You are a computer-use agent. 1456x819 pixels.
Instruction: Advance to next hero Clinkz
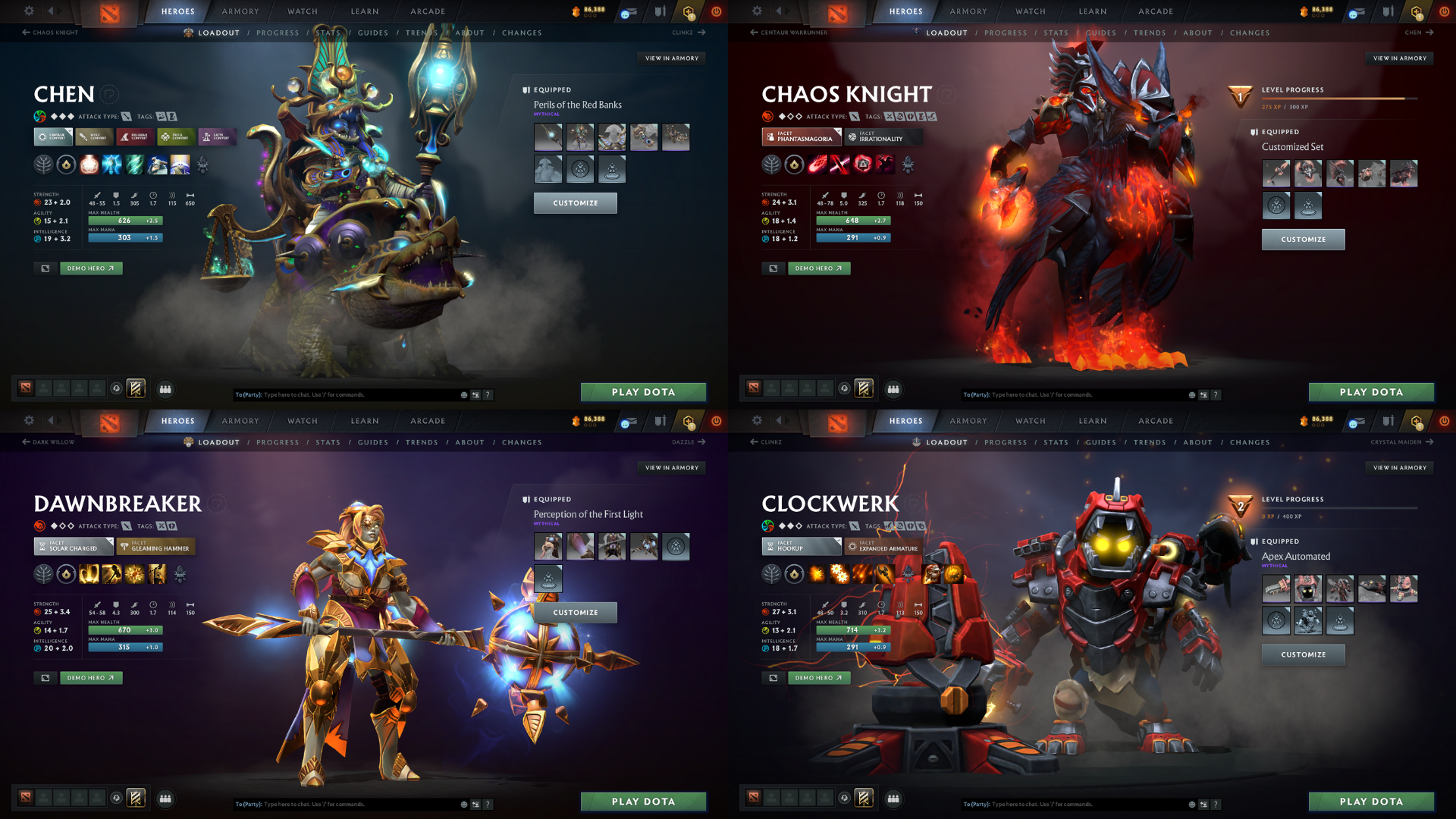point(686,33)
